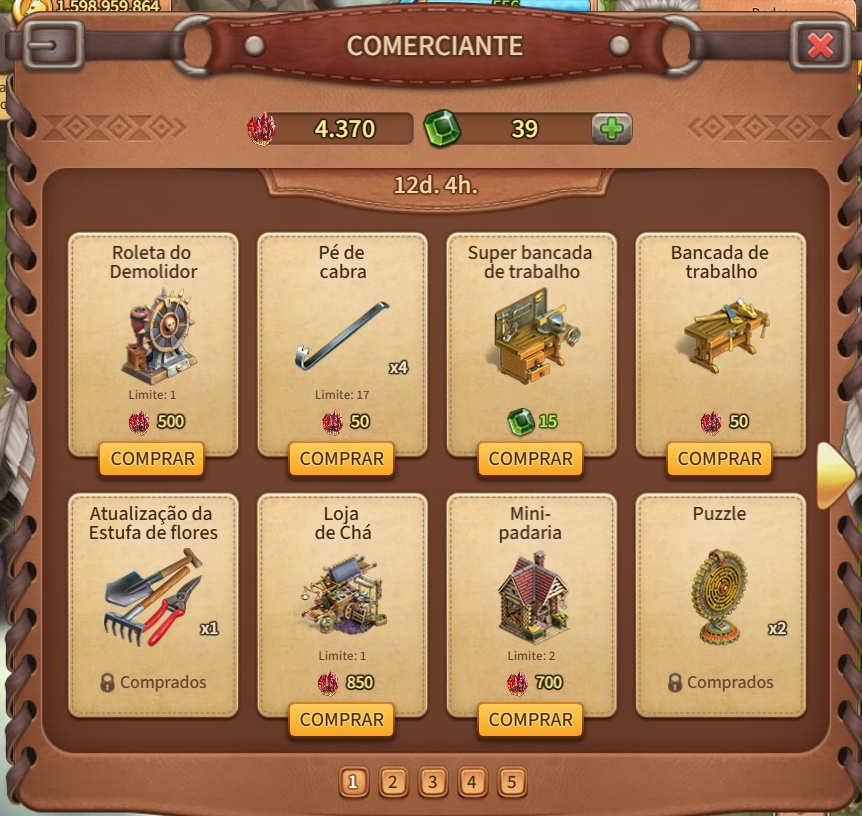Viewport: 862px width, 816px height.
Task: Switch to shop page 3
Action: 432,782
